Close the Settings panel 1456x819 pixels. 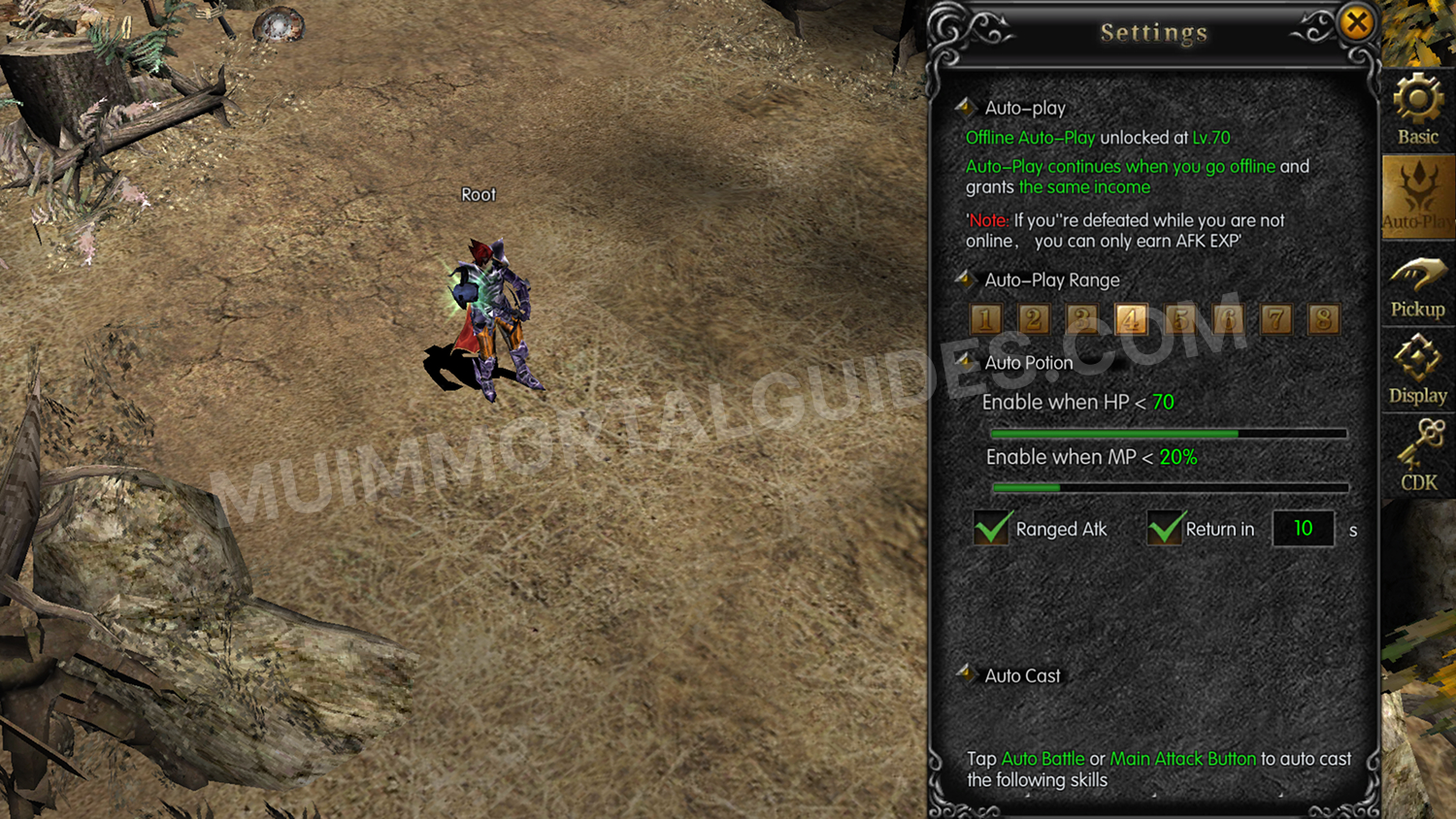(x=1358, y=23)
